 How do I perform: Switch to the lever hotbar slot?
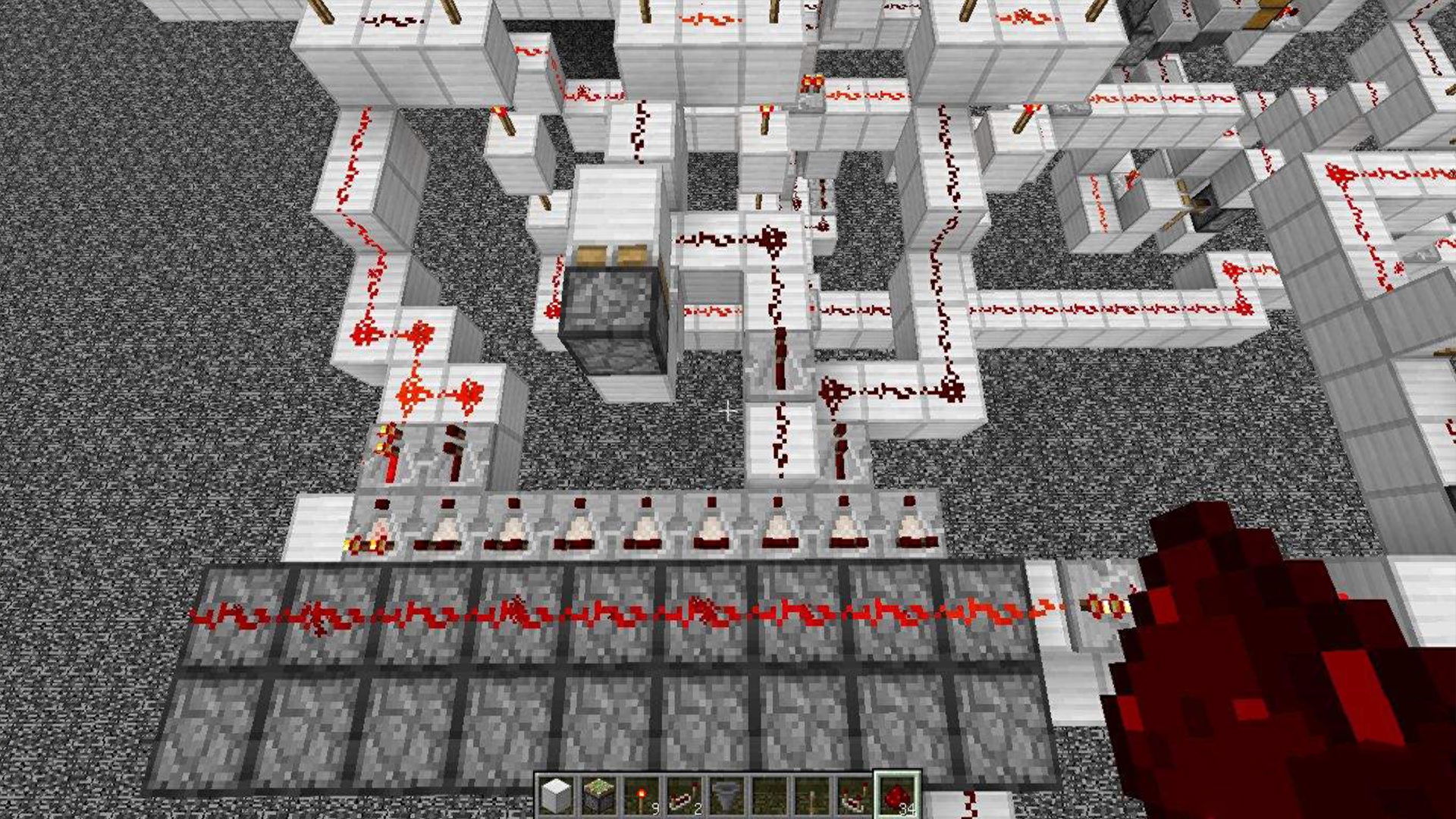coord(811,796)
